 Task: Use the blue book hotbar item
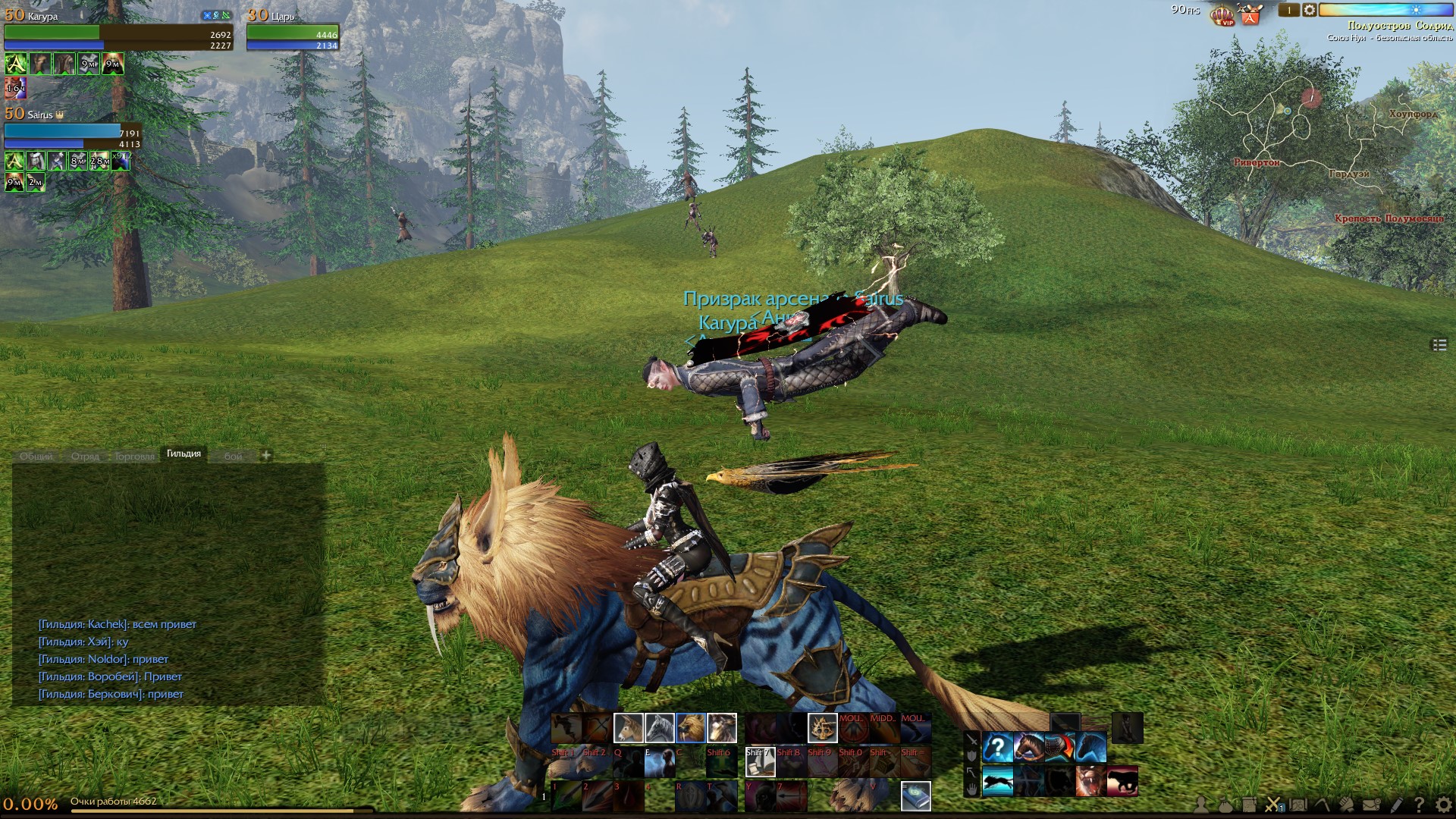coord(915,796)
